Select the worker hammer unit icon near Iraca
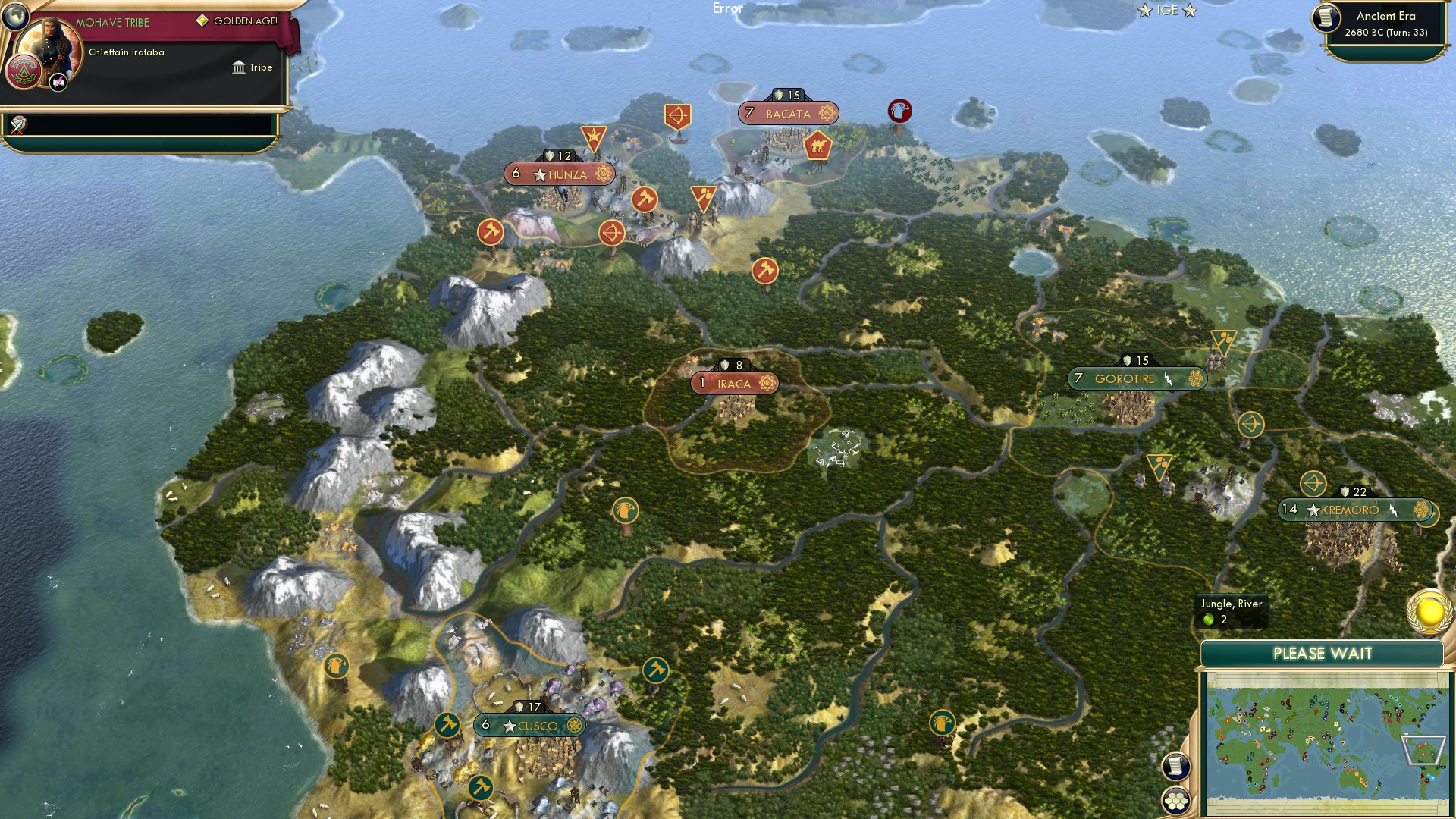 764,268
